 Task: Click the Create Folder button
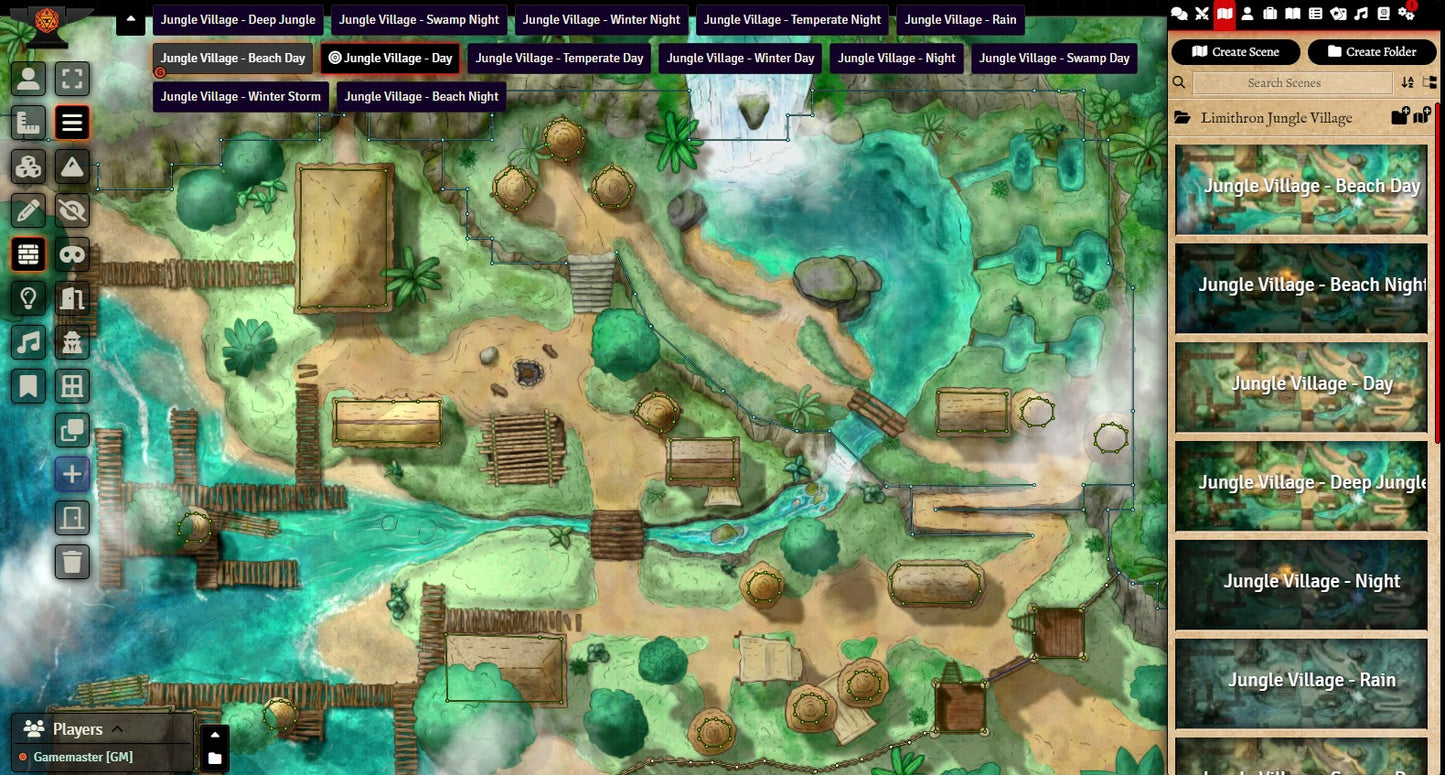[x=1371, y=52]
